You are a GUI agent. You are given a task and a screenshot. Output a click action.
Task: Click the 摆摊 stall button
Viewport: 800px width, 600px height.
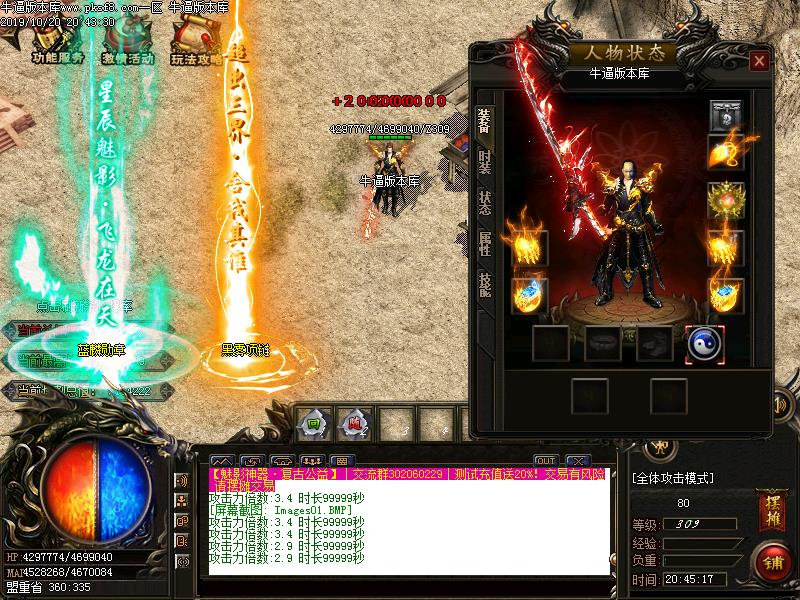point(769,502)
